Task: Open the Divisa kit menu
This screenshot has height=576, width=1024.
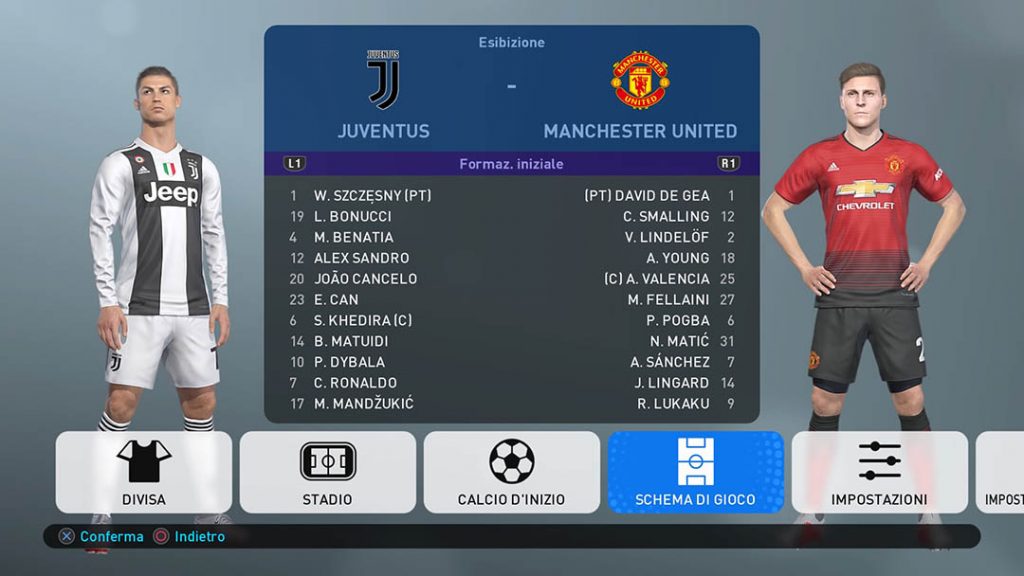Action: tap(144, 472)
